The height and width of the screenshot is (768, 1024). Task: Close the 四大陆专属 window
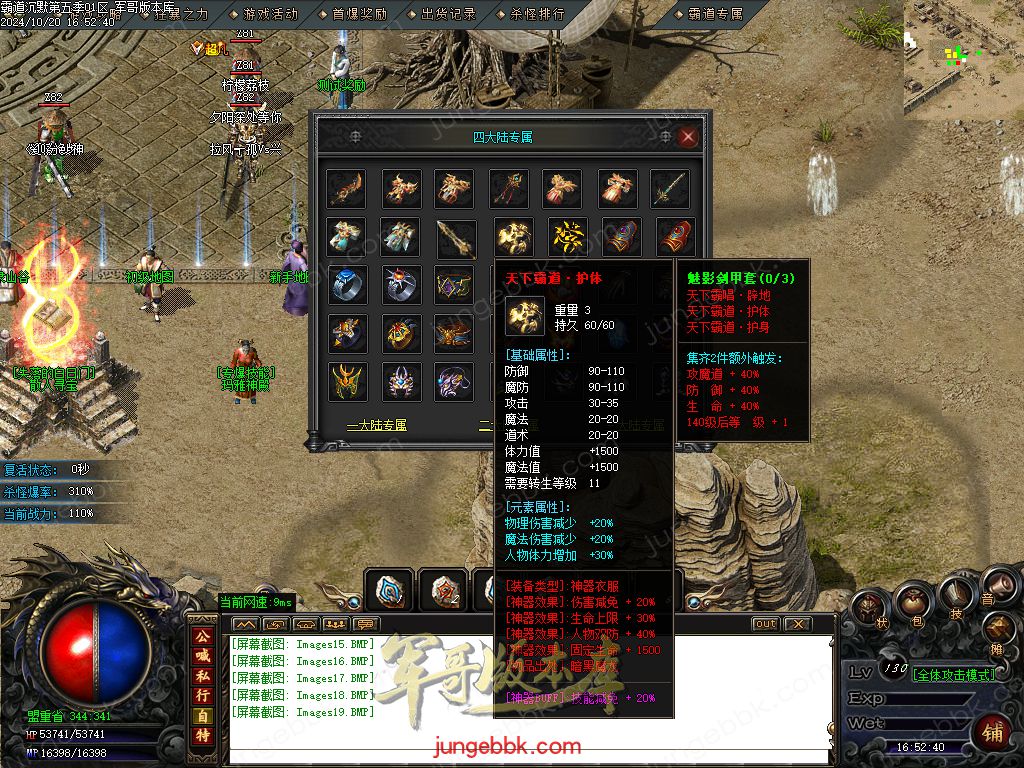pos(687,137)
